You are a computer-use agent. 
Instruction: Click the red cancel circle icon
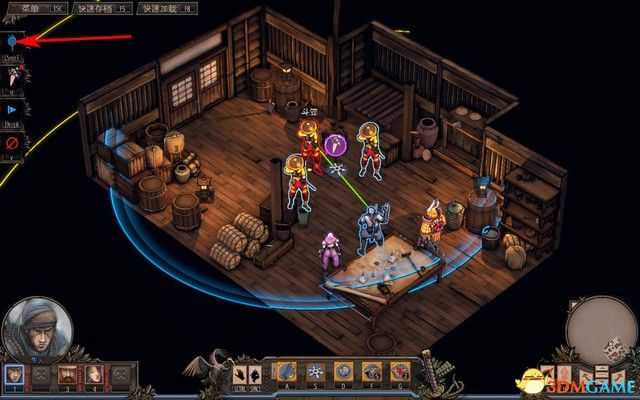(x=11, y=142)
